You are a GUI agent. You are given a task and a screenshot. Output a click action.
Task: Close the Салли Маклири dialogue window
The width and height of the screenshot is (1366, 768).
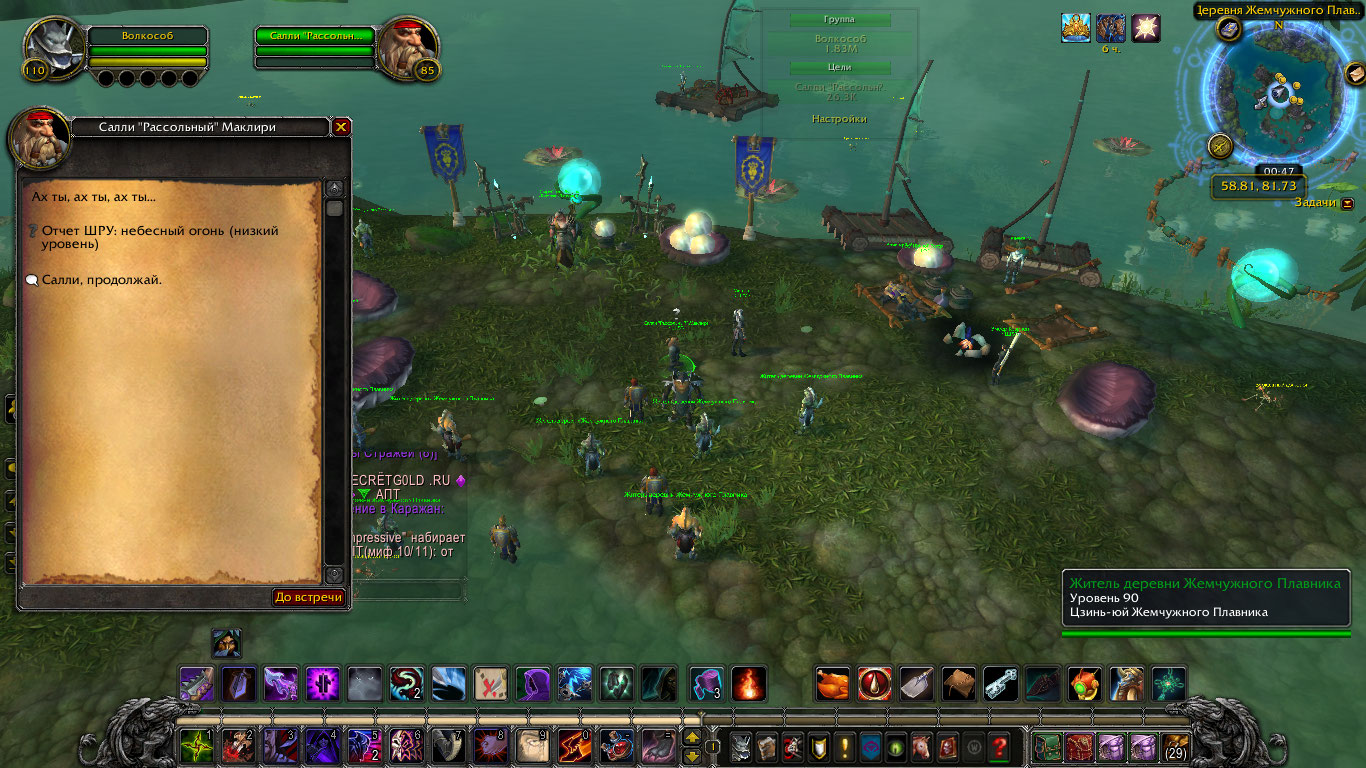click(x=341, y=127)
